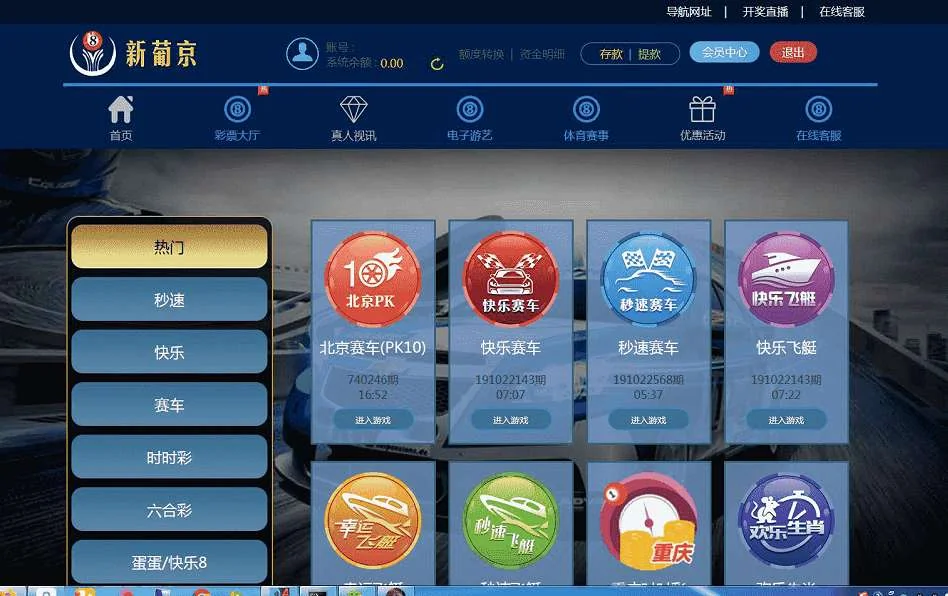Enter the 快乐飞艇 game
The image size is (948, 596).
(x=786, y=420)
